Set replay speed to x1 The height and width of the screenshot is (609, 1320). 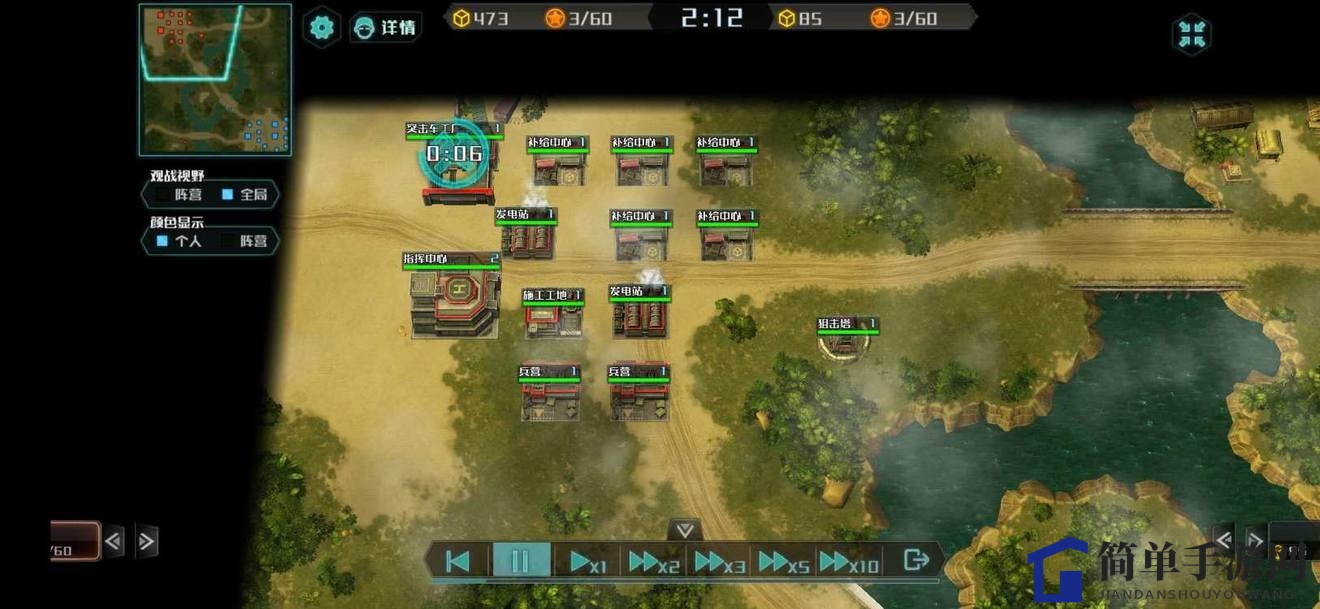(588, 562)
